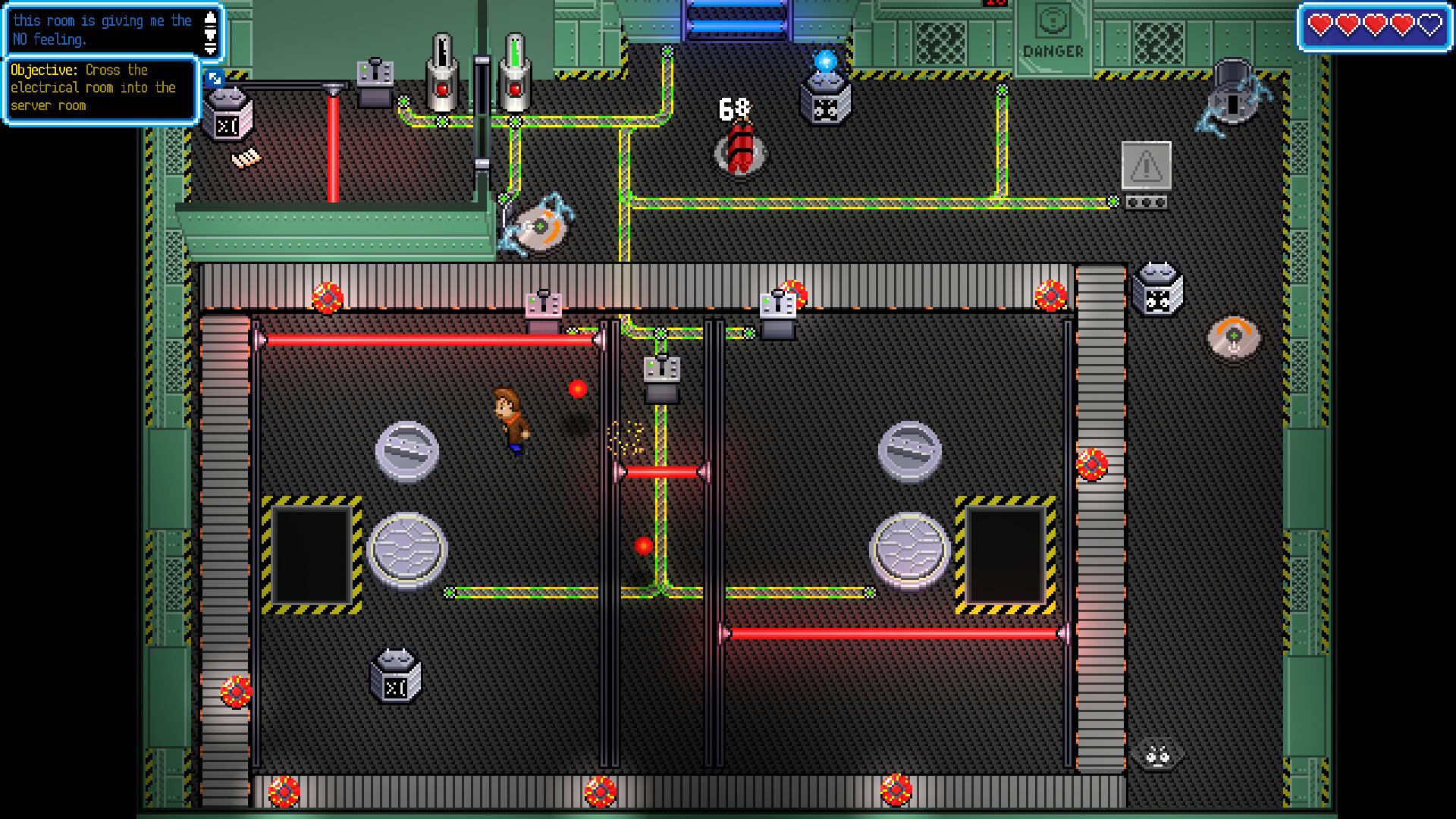
Task: Click the first filled heart in the health bar
Action: pyautogui.click(x=1319, y=24)
